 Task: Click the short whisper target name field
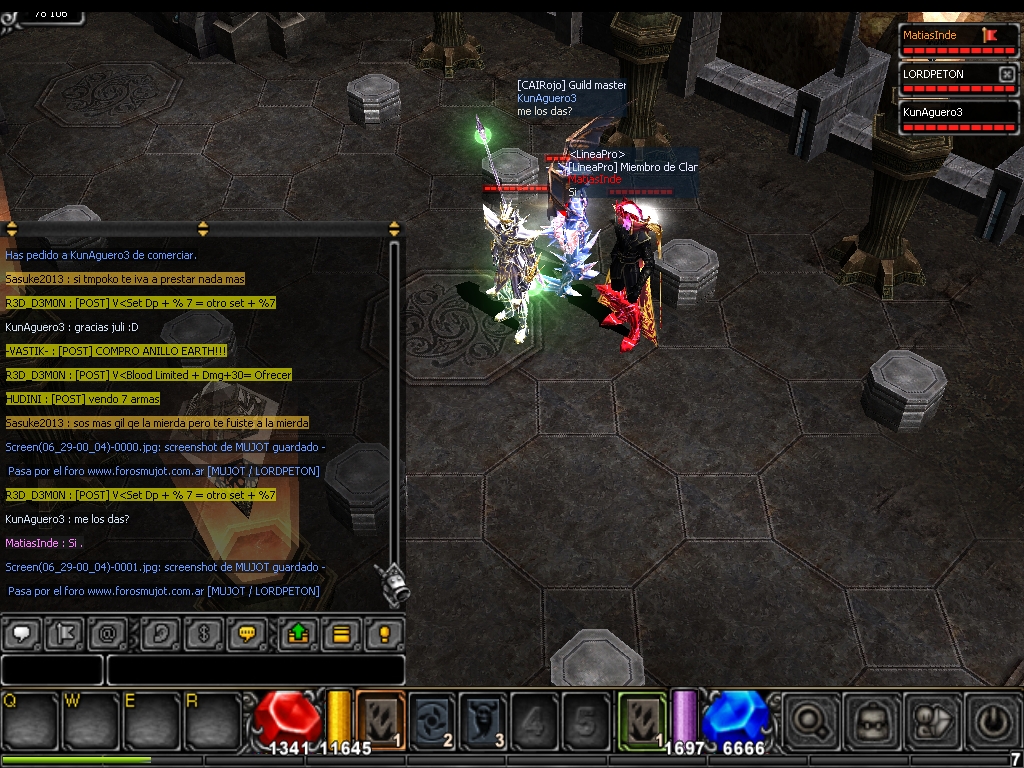[x=52, y=670]
